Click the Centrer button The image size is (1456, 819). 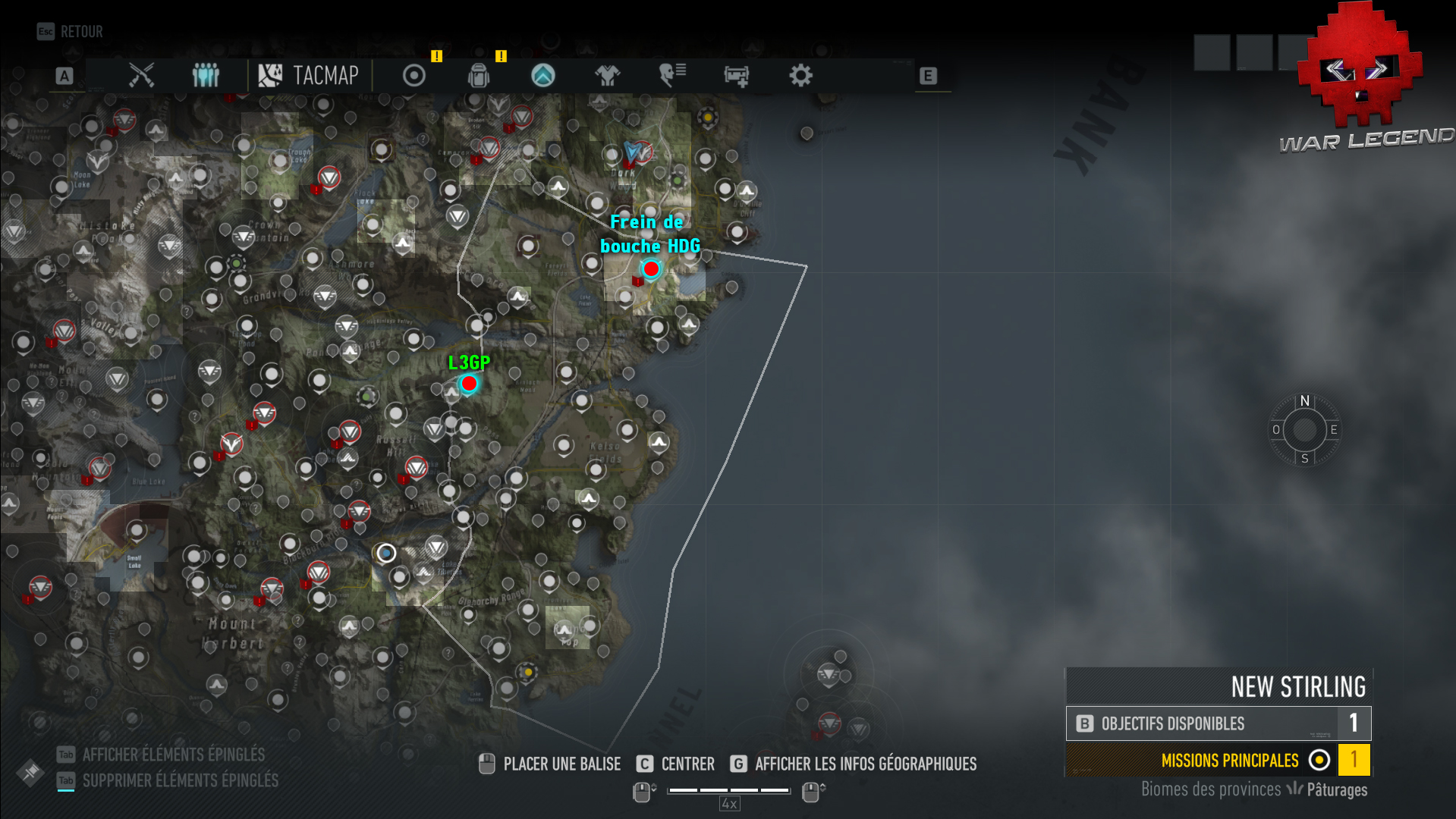(686, 764)
